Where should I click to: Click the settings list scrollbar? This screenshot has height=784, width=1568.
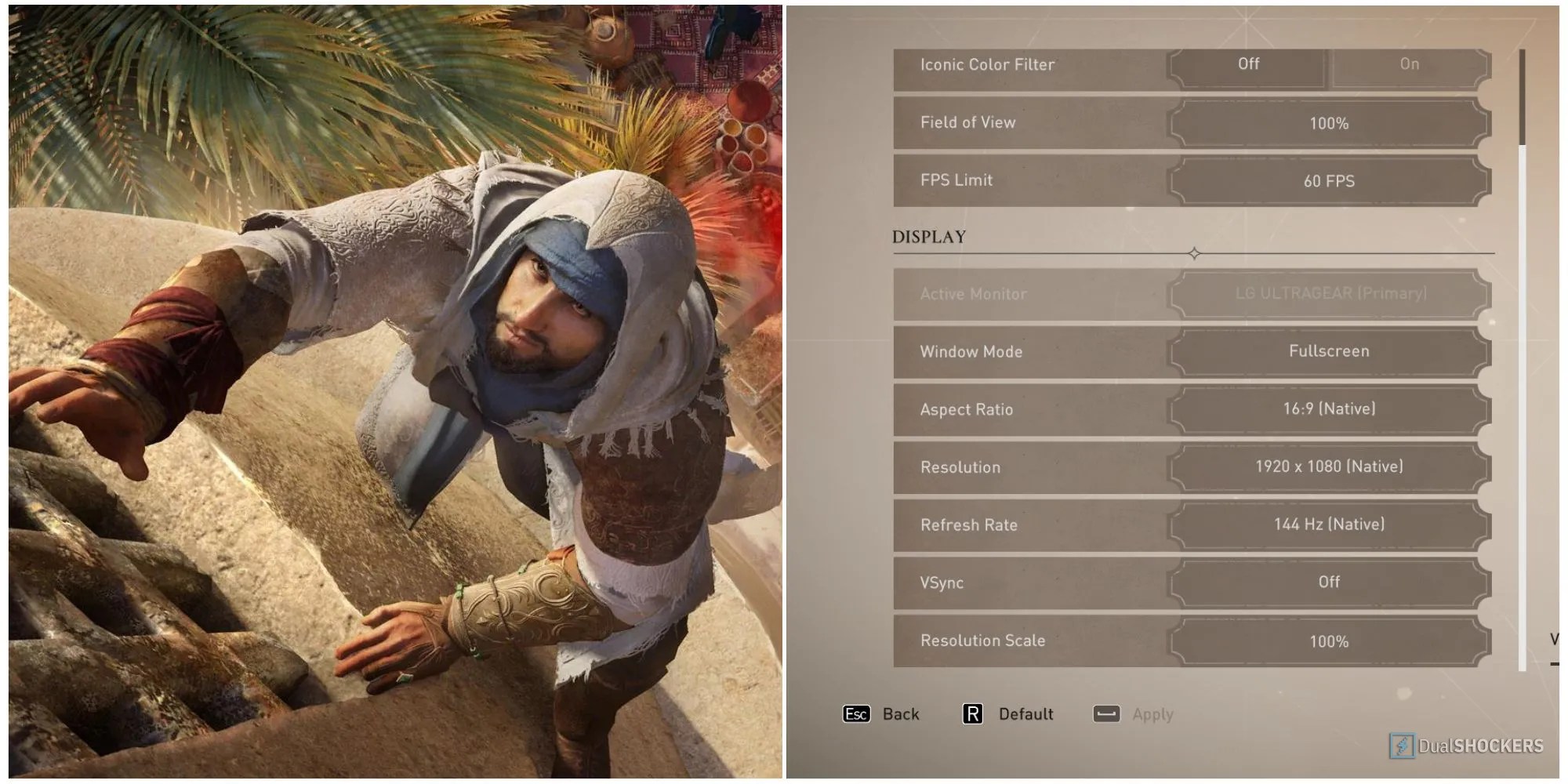[1523, 98]
